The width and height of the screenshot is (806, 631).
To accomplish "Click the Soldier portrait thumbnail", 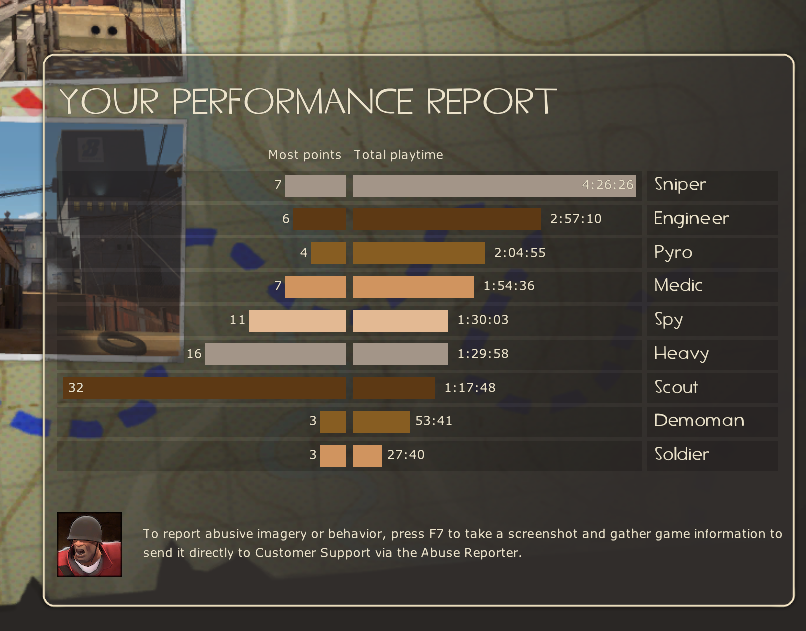I will (x=89, y=545).
